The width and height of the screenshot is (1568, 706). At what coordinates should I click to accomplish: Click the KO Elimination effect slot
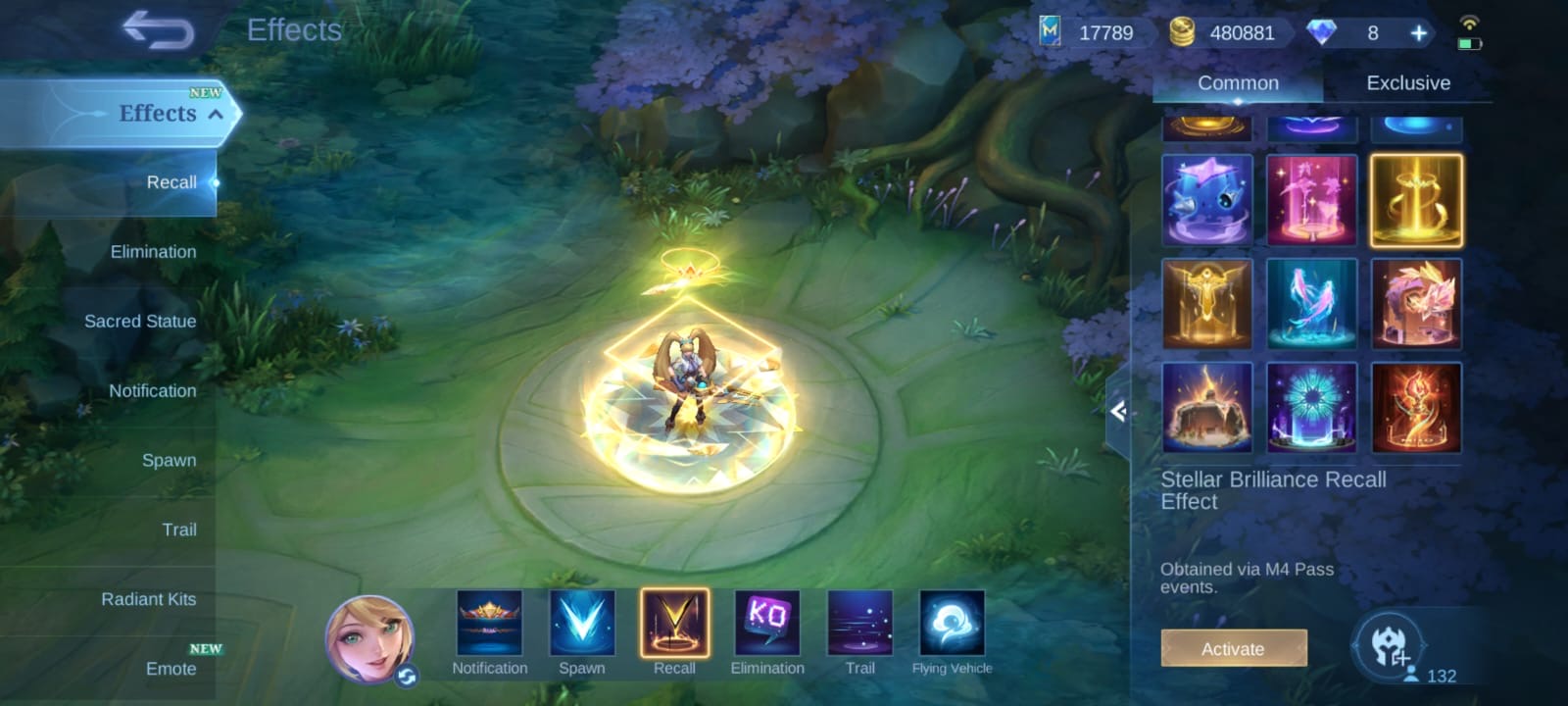click(767, 624)
